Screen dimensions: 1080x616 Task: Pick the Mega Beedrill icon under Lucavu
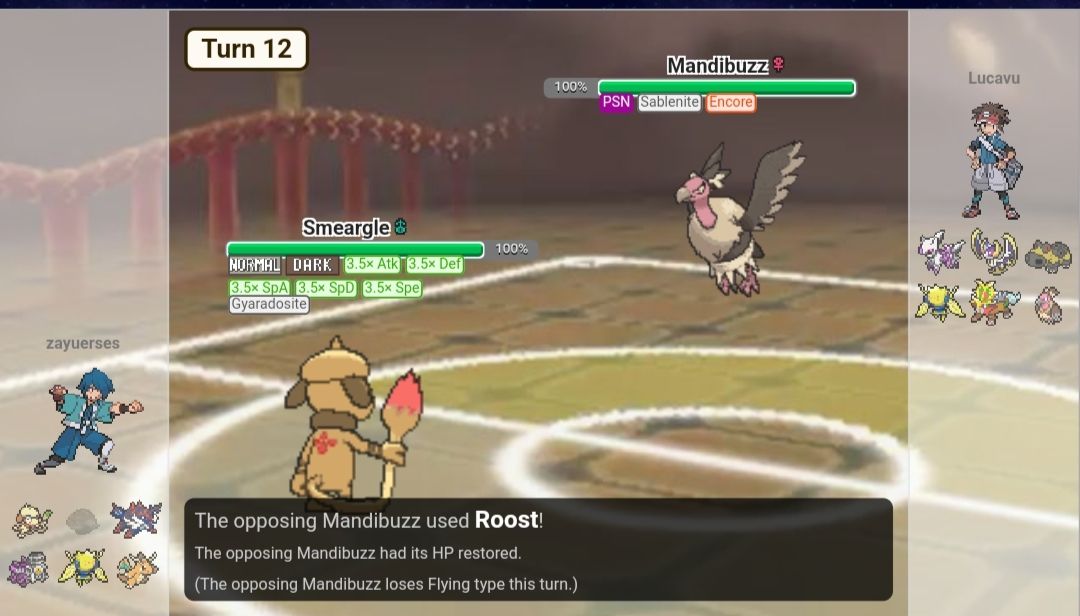coord(941,301)
